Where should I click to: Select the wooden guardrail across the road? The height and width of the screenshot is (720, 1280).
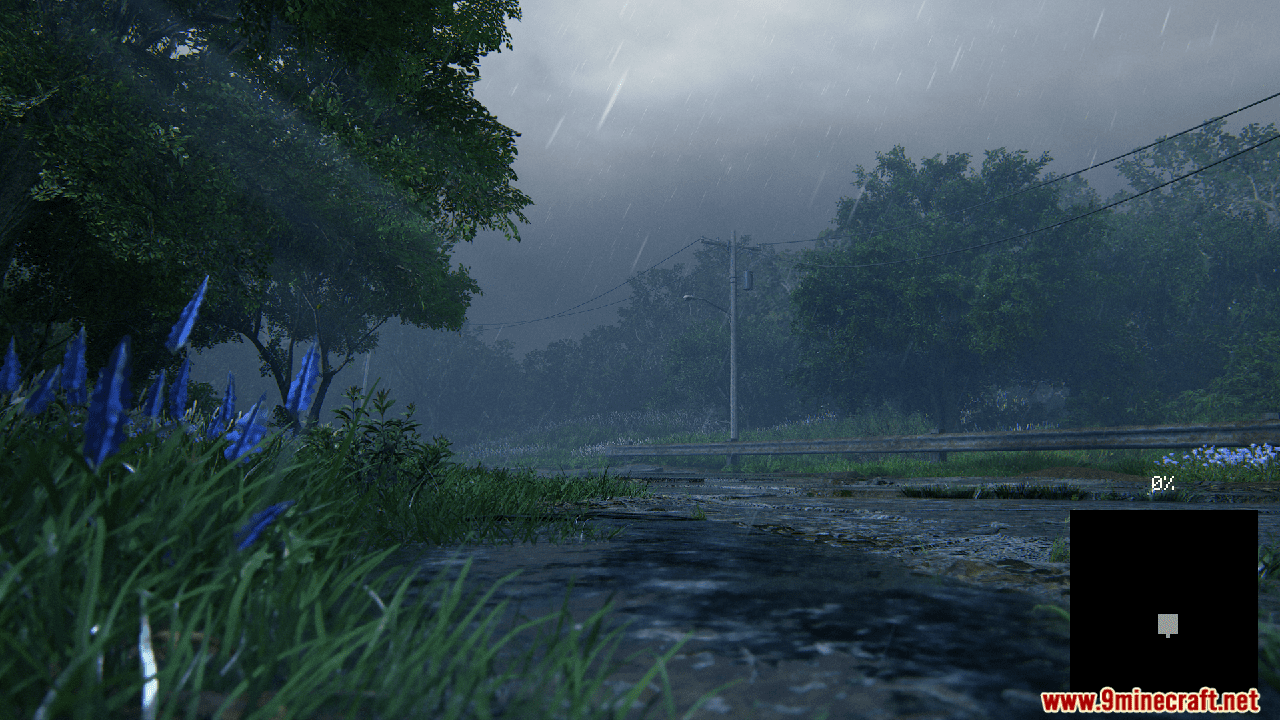tap(850, 445)
